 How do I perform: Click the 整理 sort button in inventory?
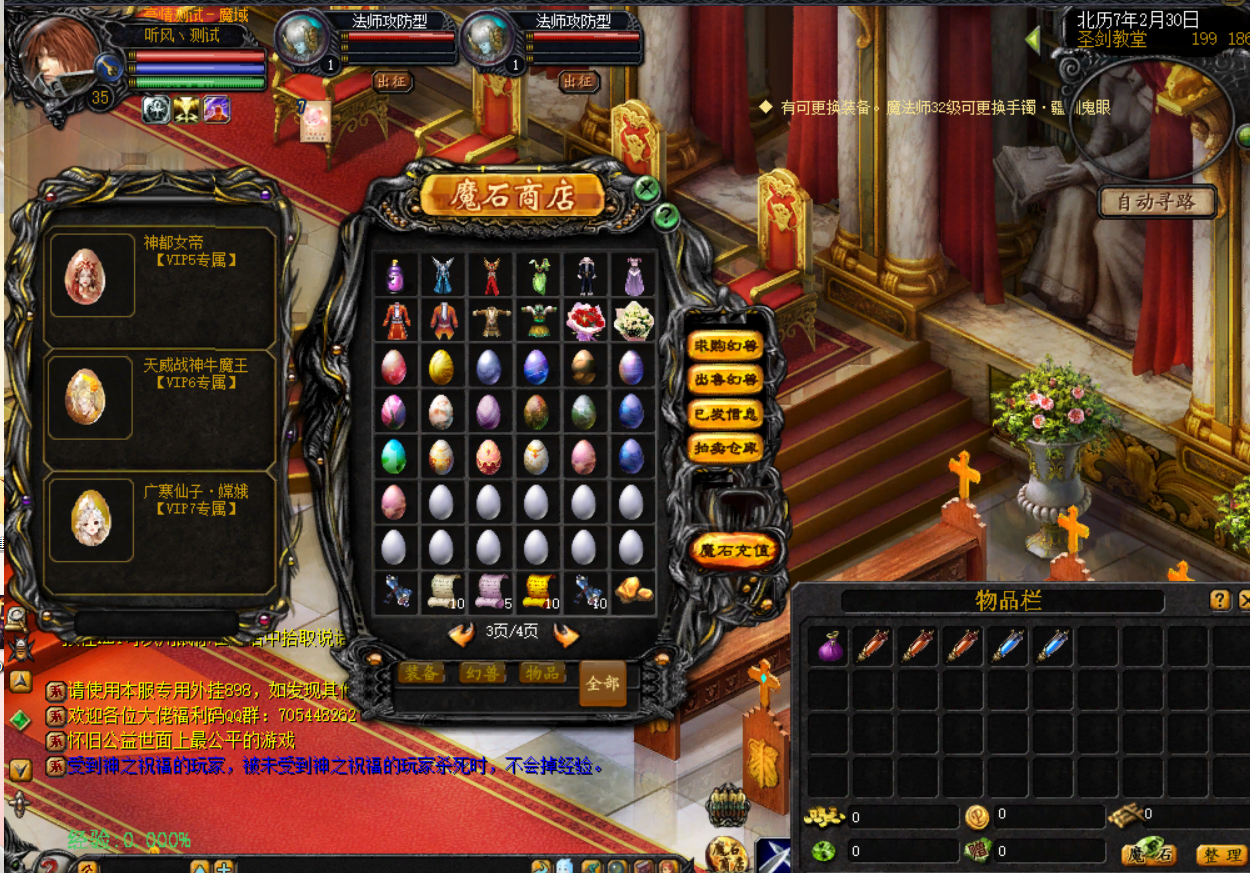pos(1221,855)
